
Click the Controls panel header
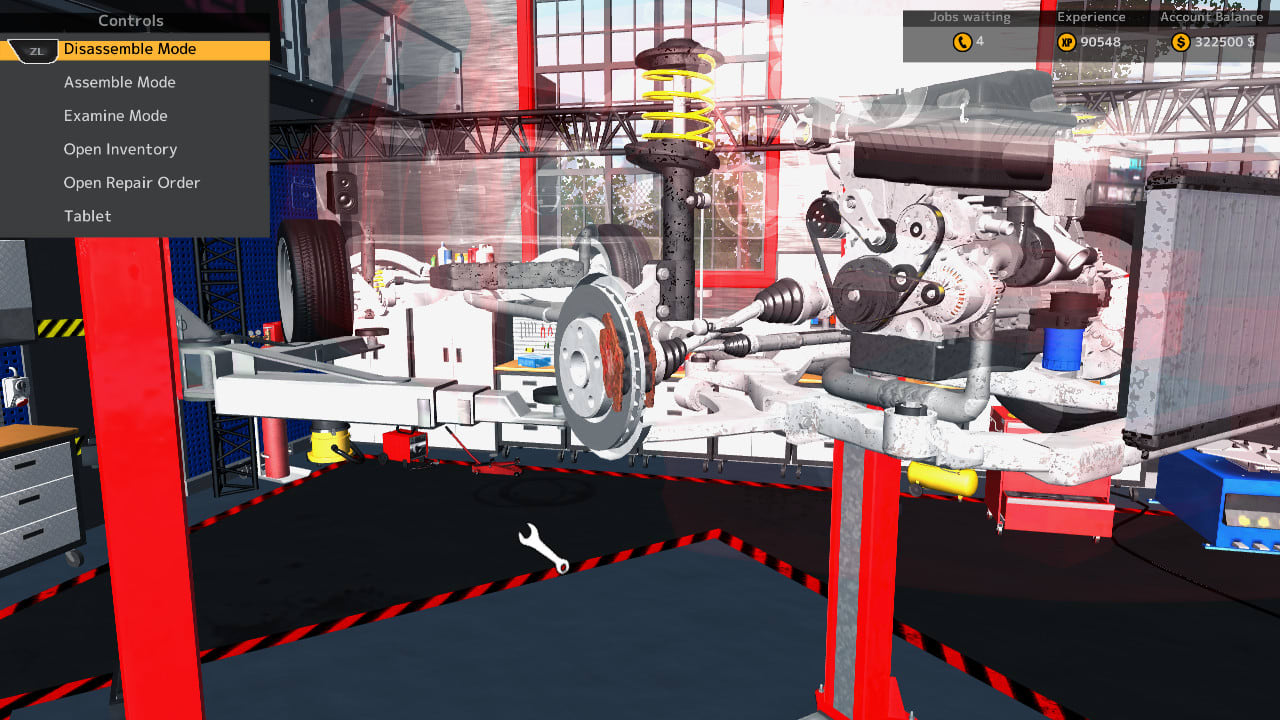point(131,20)
